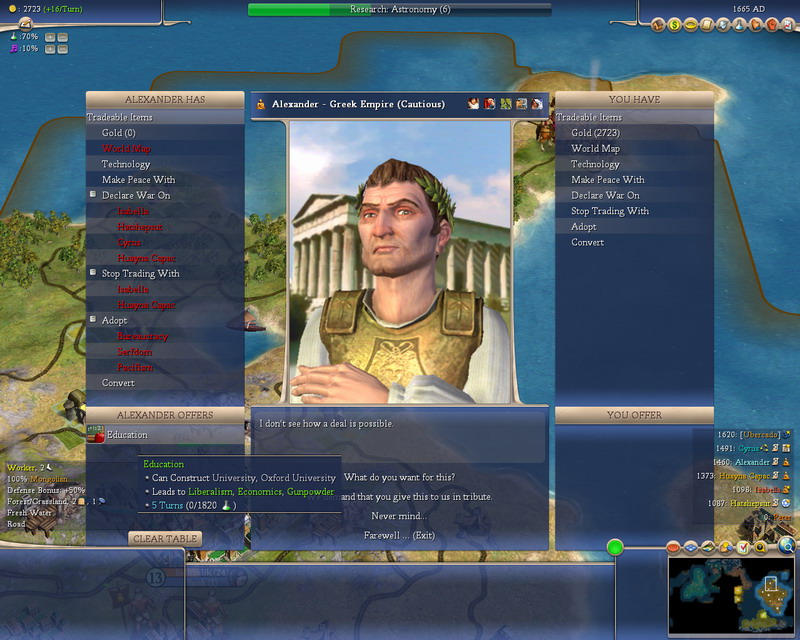Select the 'Never mind...' reply
The image size is (800, 640).
tap(397, 516)
